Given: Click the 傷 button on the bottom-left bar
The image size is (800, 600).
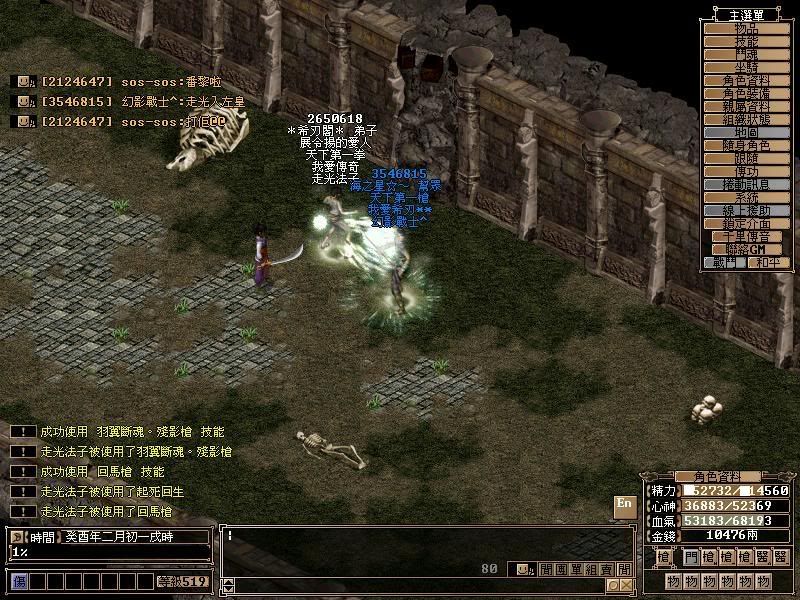Looking at the screenshot, I should coord(18,581).
